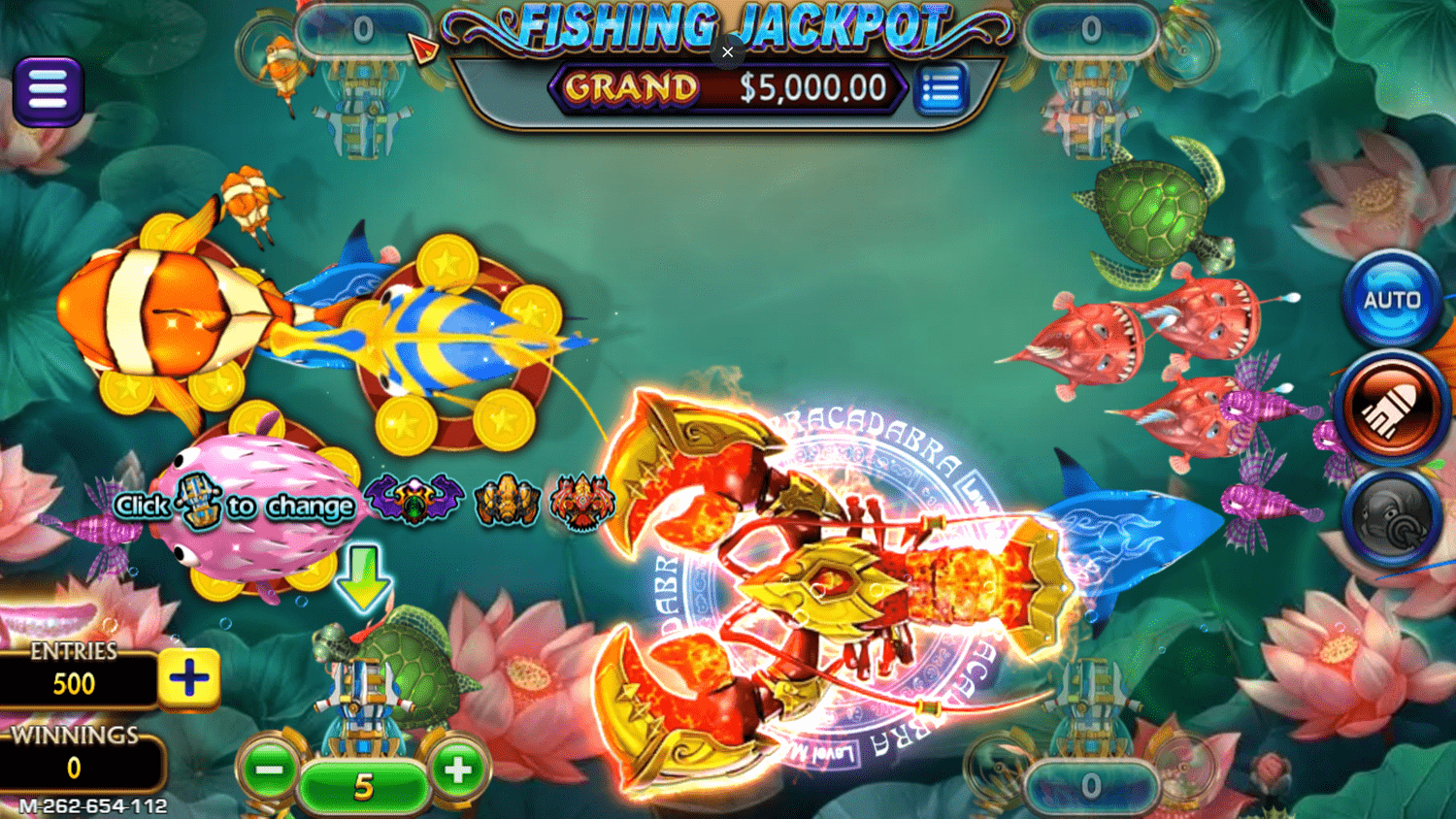Pick the red cannon skin

point(581,503)
